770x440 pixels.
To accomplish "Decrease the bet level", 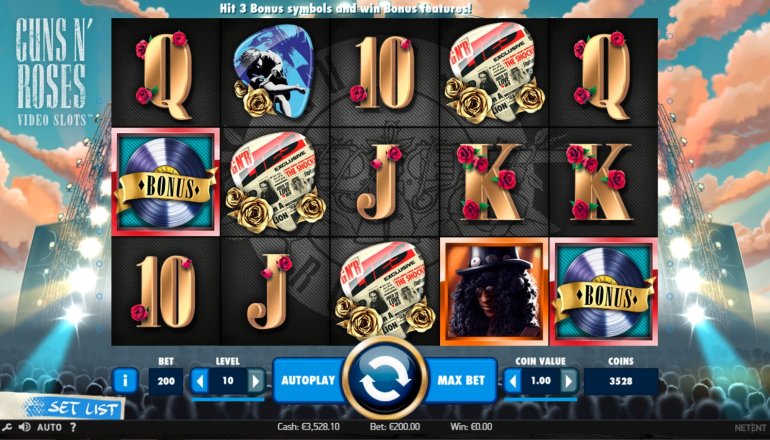I will 199,381.
